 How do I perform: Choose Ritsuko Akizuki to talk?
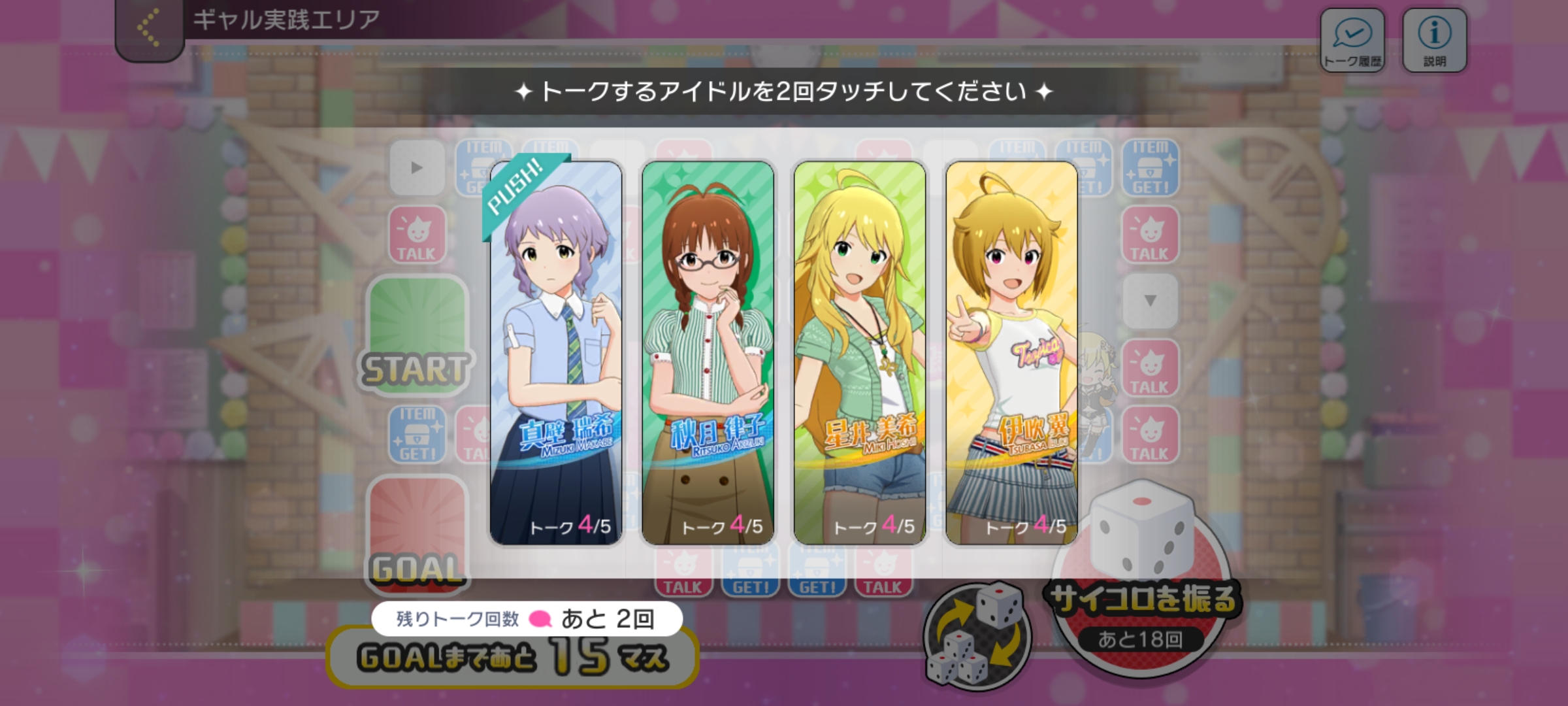coord(708,353)
